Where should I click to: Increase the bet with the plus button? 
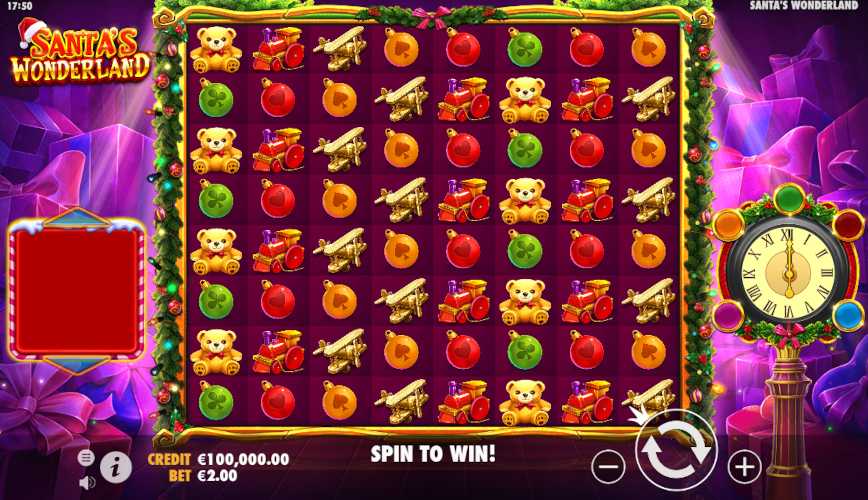tap(744, 465)
